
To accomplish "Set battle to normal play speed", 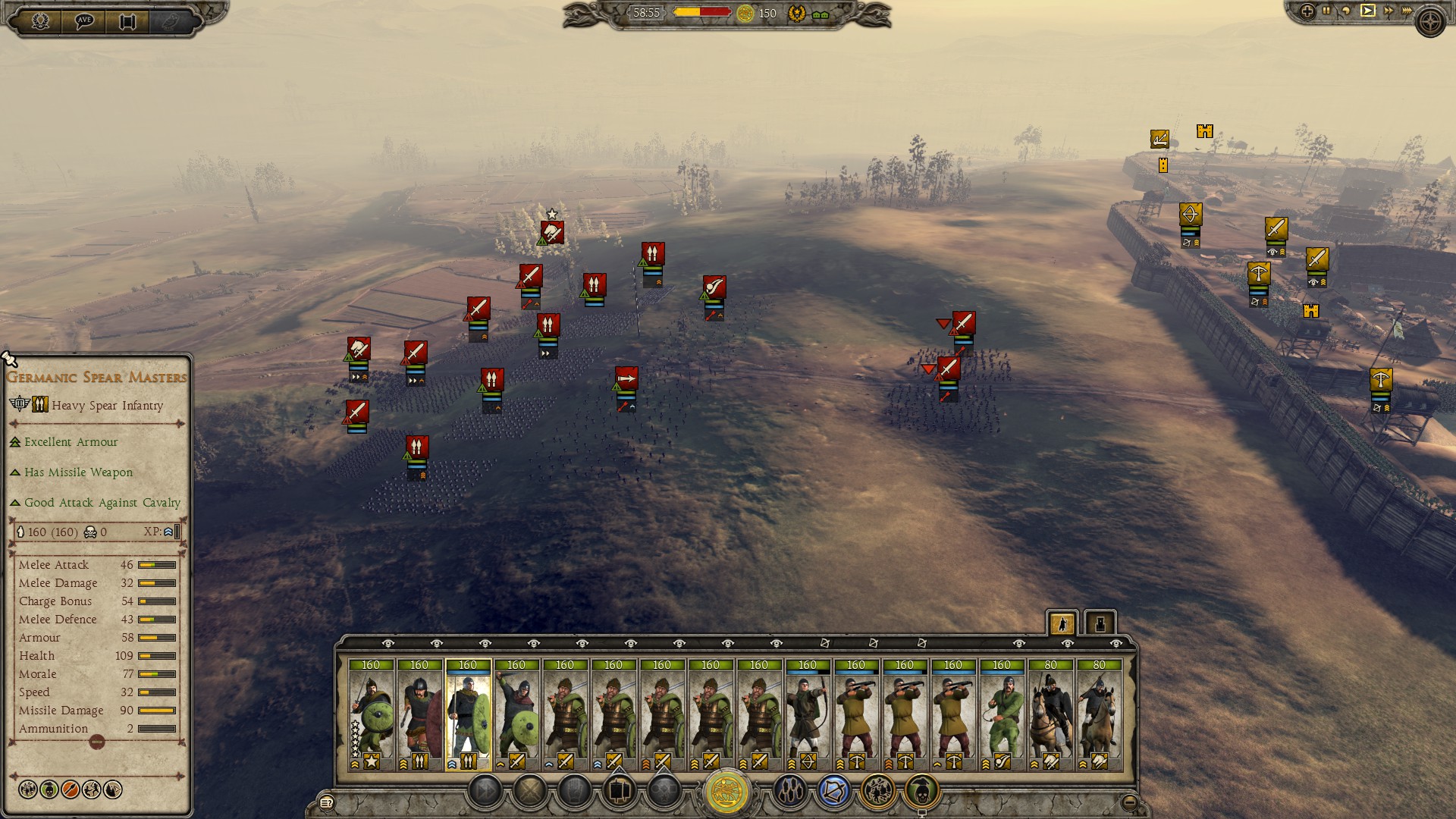I will 1367,11.
